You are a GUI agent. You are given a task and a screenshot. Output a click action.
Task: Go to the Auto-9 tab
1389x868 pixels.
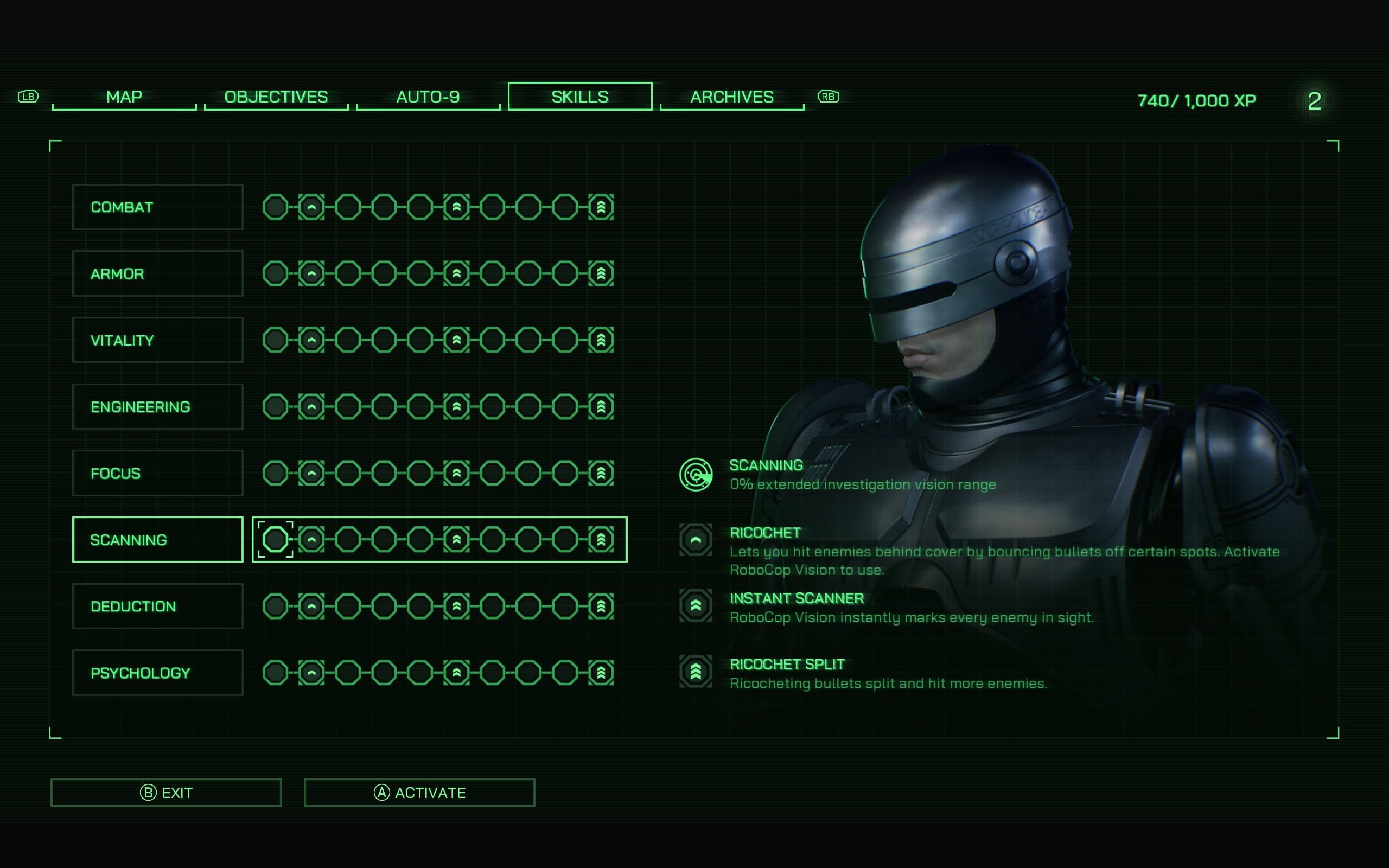[x=428, y=97]
